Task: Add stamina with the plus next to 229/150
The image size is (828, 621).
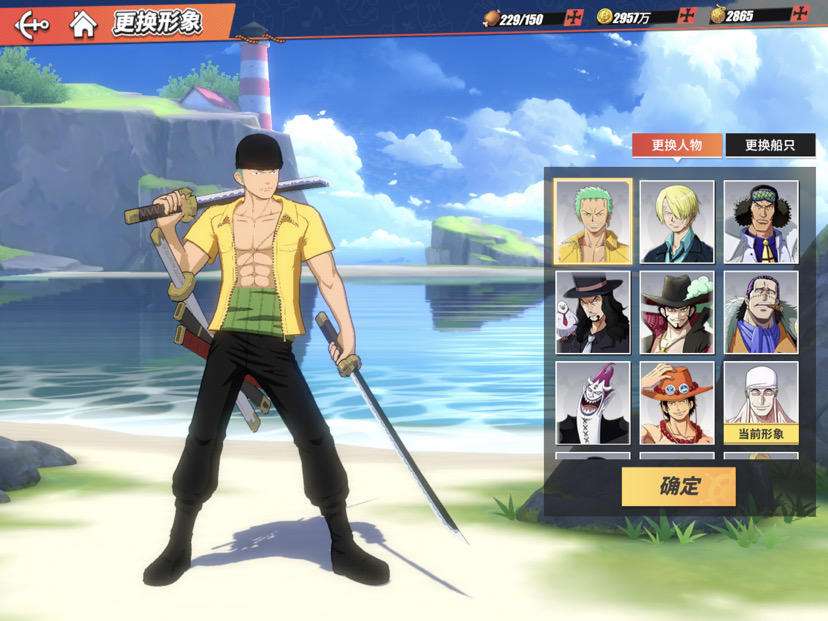Action: point(574,16)
